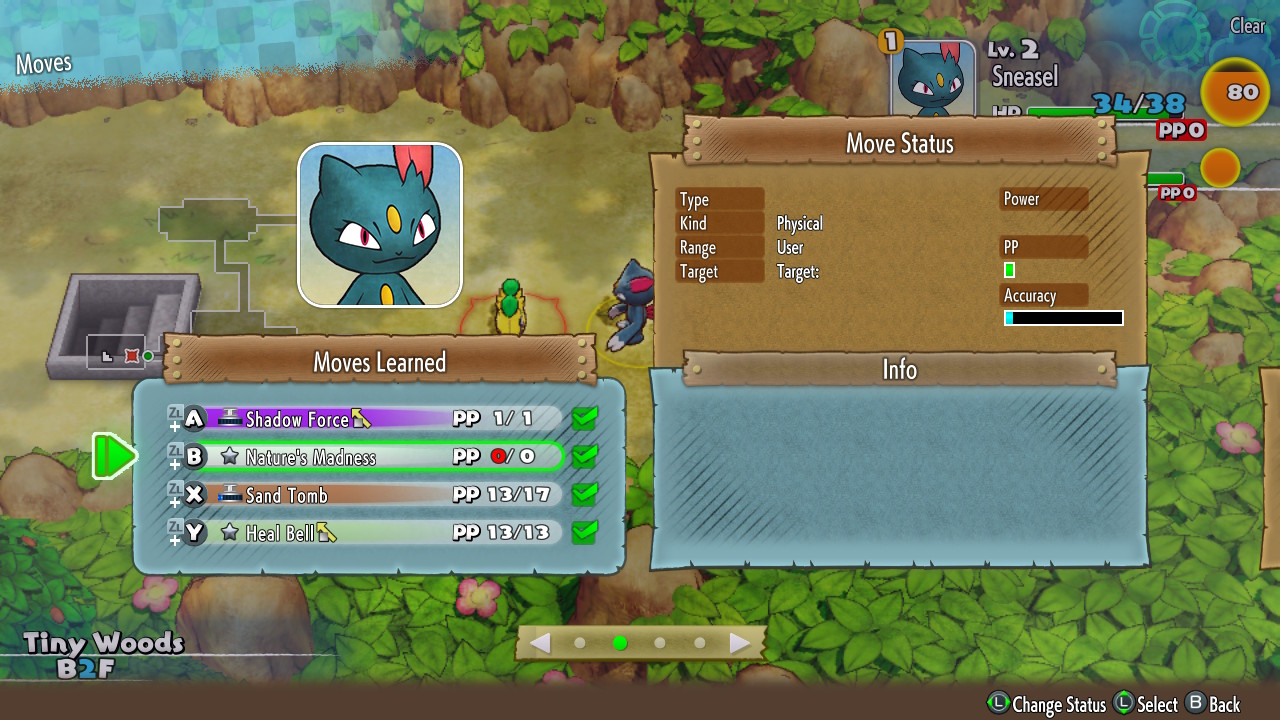Go to the previous page arrow
The width and height of the screenshot is (1280, 720).
pos(540,643)
